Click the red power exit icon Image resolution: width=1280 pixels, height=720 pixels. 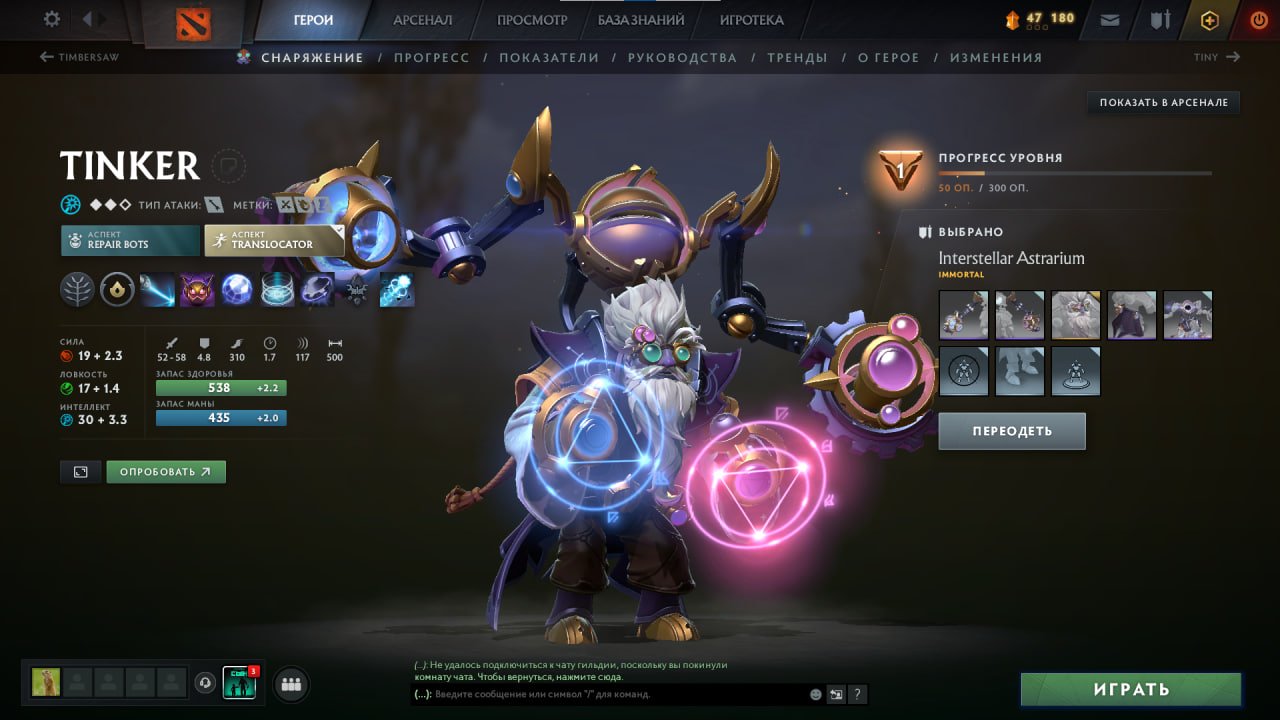pos(1259,19)
